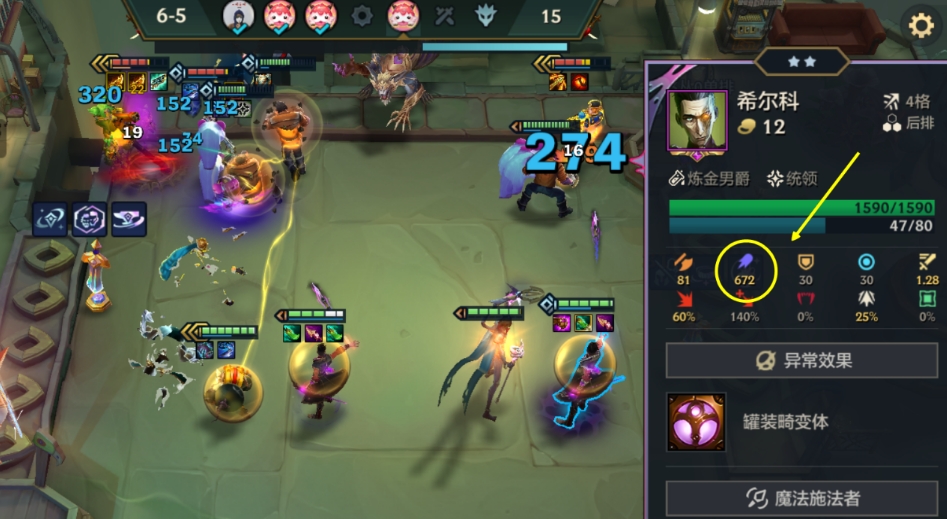The image size is (947, 519).
Task: Inspect the armor shield stat icon
Action: (804, 261)
